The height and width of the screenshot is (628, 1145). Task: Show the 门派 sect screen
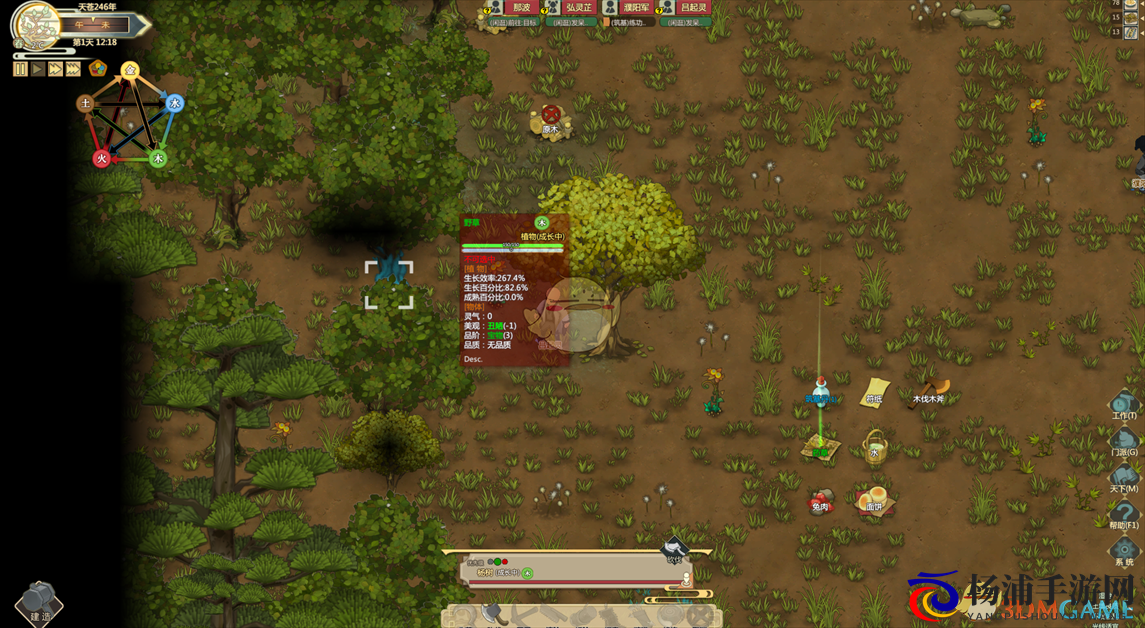(1124, 443)
